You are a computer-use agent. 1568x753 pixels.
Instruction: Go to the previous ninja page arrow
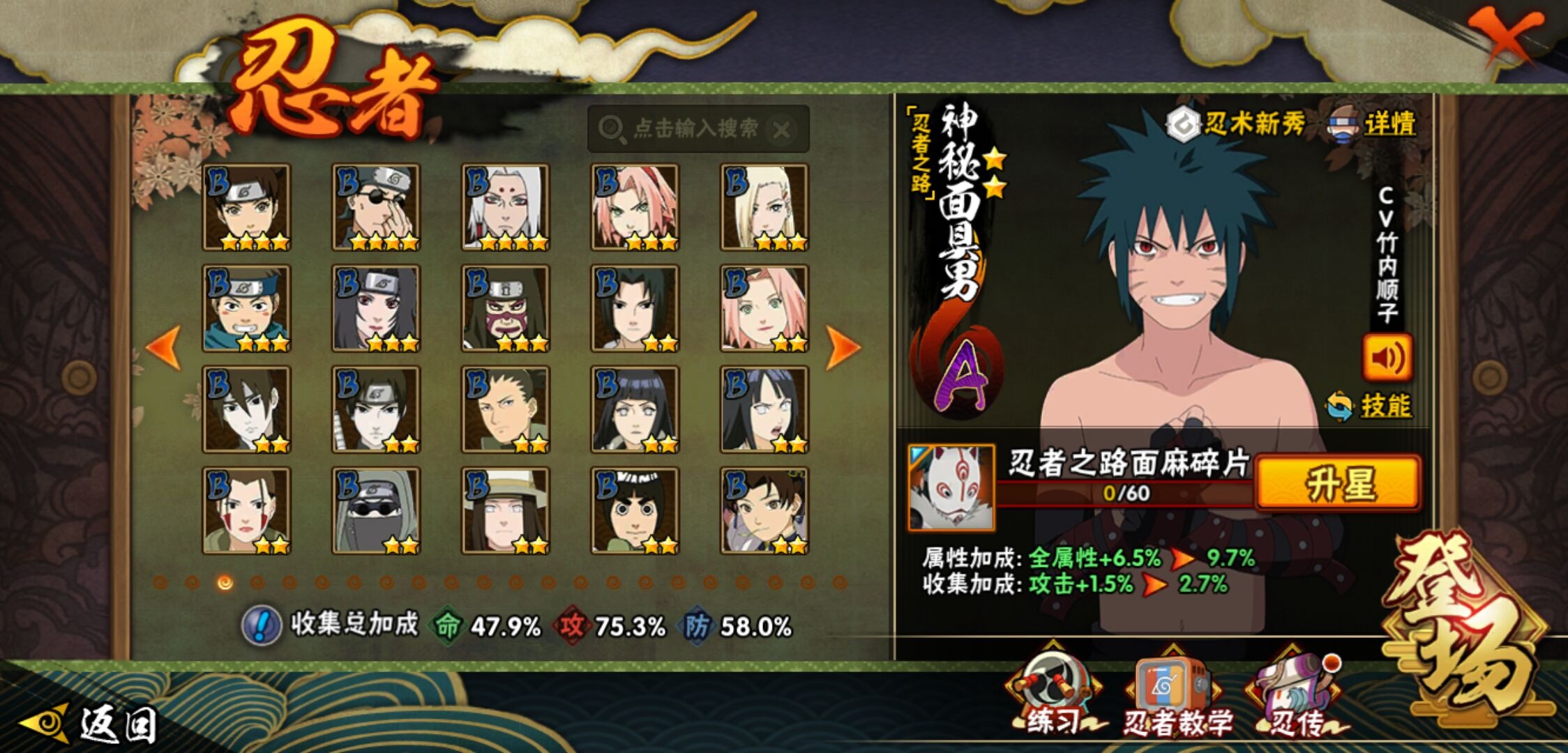163,347
